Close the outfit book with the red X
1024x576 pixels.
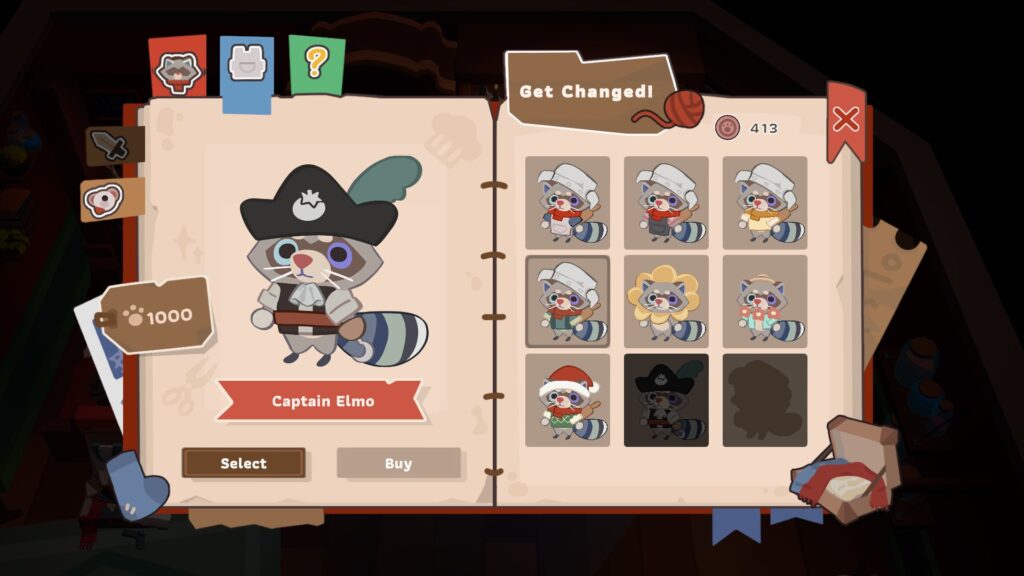coord(845,120)
